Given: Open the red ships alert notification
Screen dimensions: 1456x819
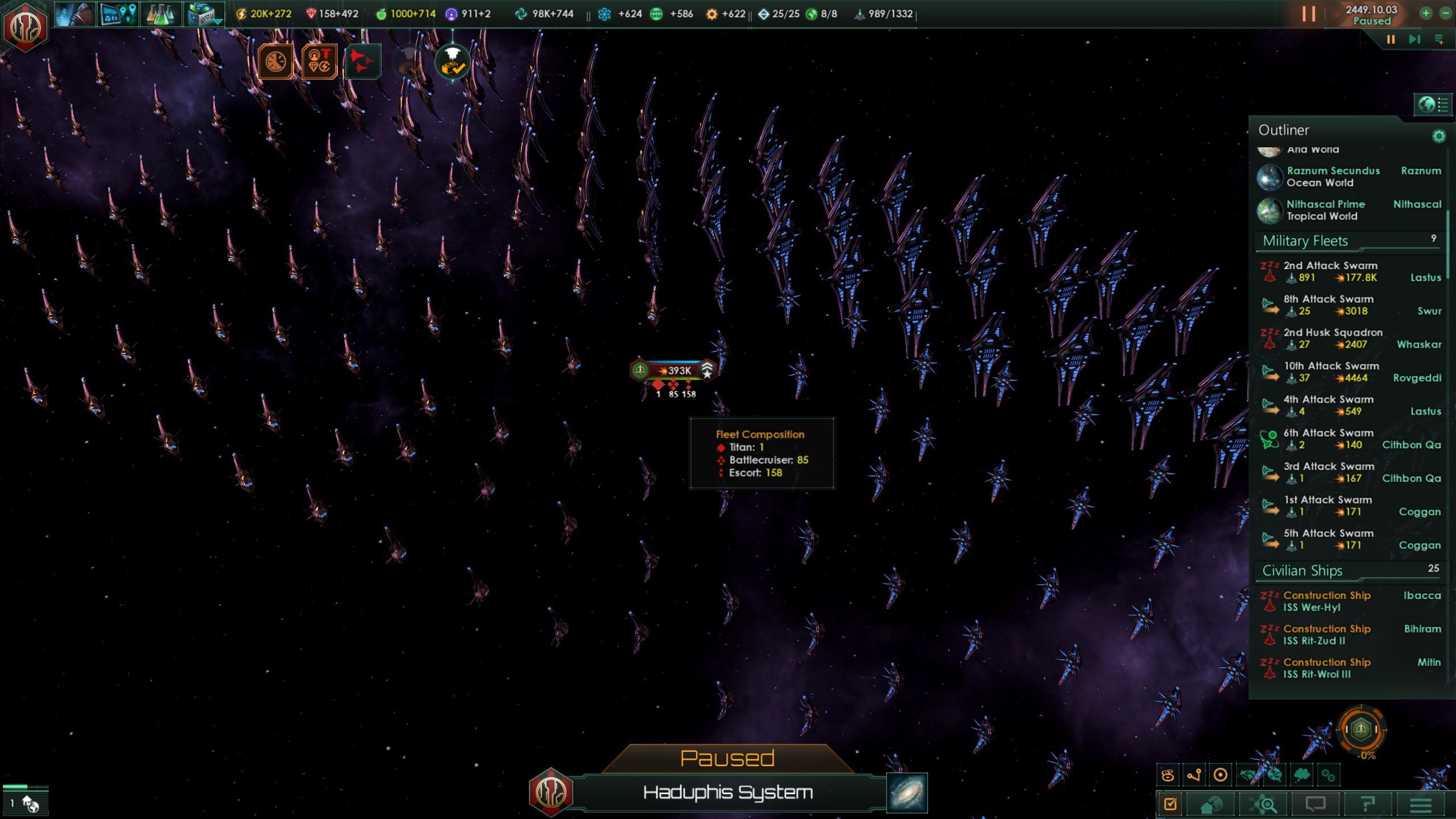Looking at the screenshot, I should [362, 61].
